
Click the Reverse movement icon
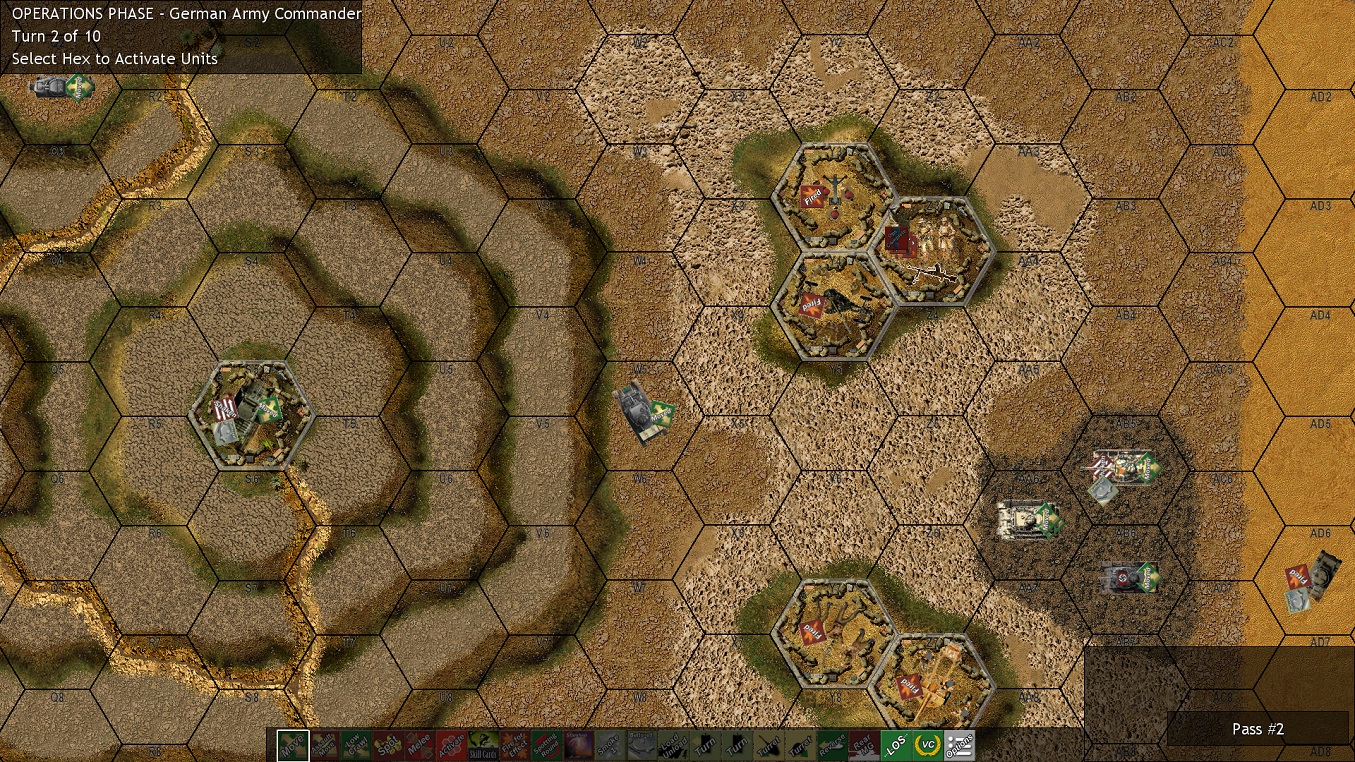[834, 745]
